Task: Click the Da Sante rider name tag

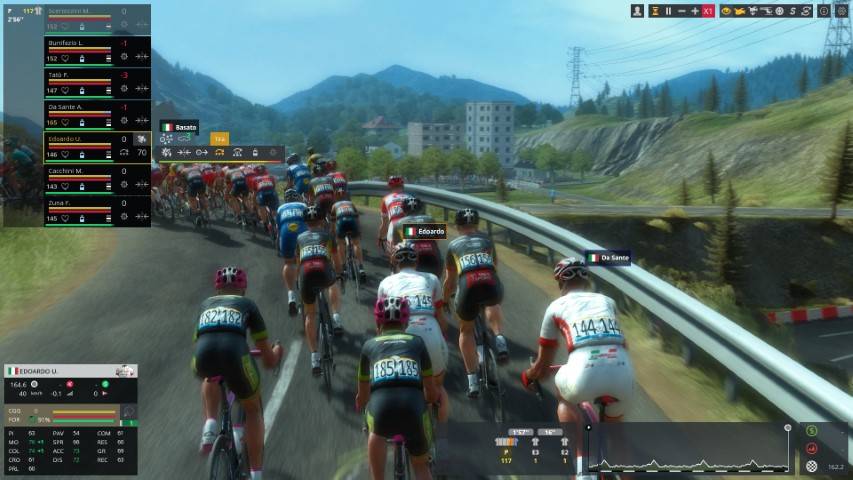Action: [608, 258]
